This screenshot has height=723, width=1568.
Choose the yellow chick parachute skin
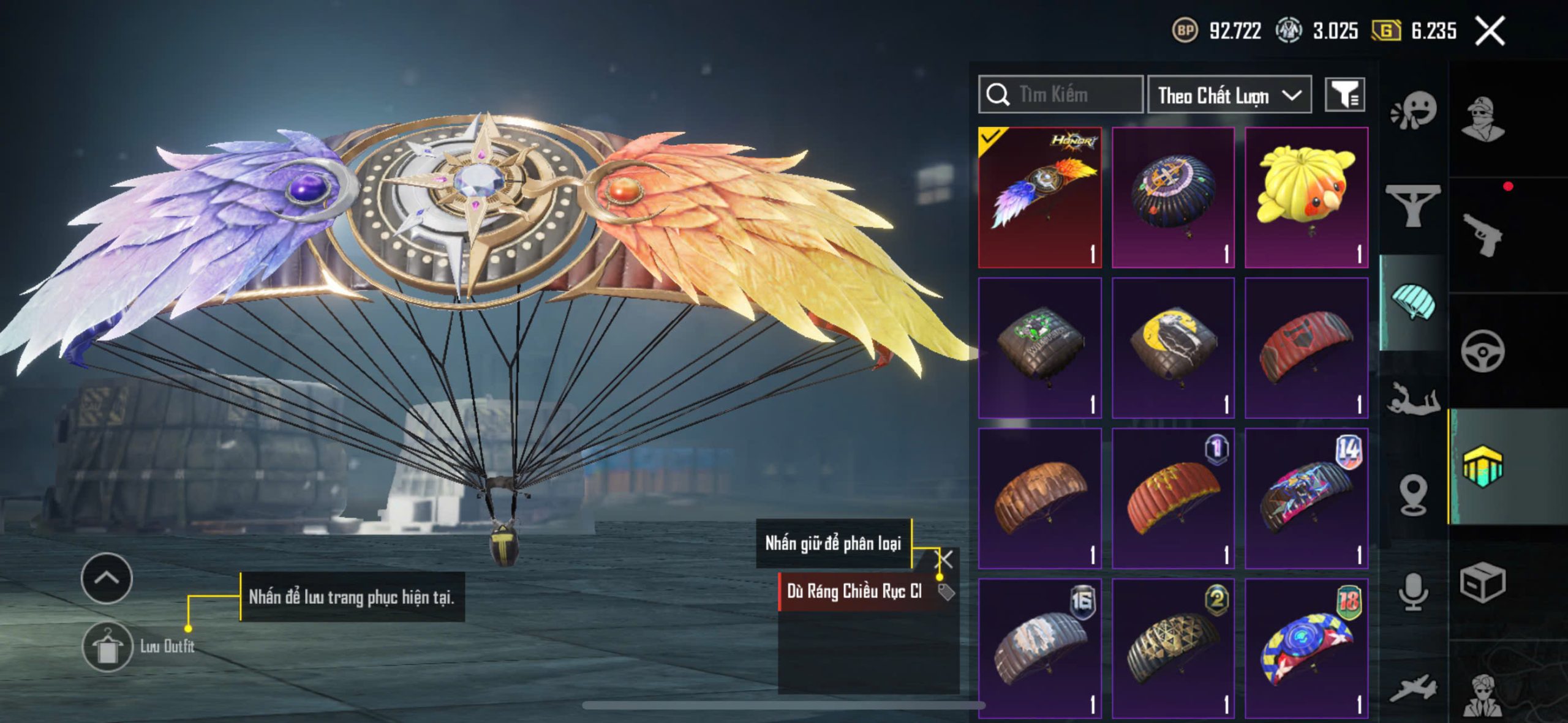pyautogui.click(x=1306, y=197)
